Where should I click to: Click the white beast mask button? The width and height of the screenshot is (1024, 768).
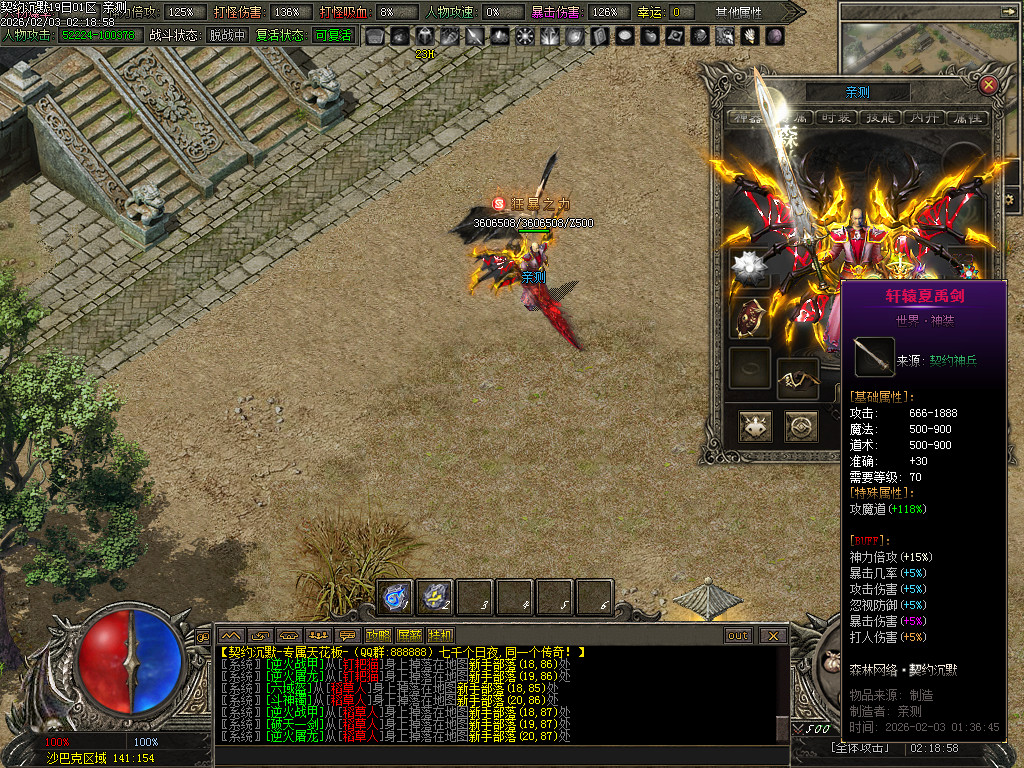pos(756,427)
